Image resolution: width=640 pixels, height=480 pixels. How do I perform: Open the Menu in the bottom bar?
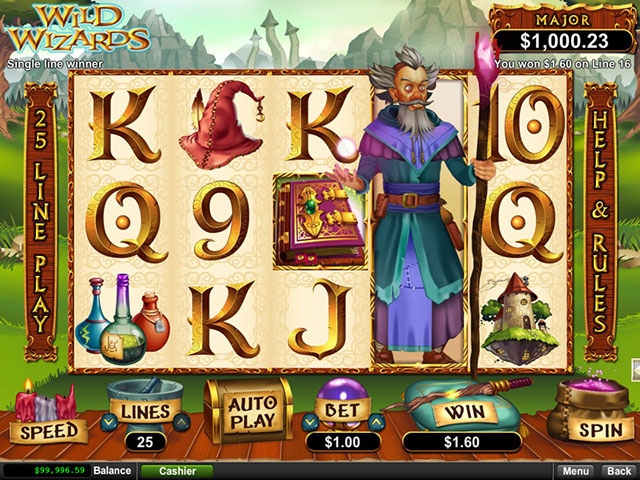click(575, 470)
